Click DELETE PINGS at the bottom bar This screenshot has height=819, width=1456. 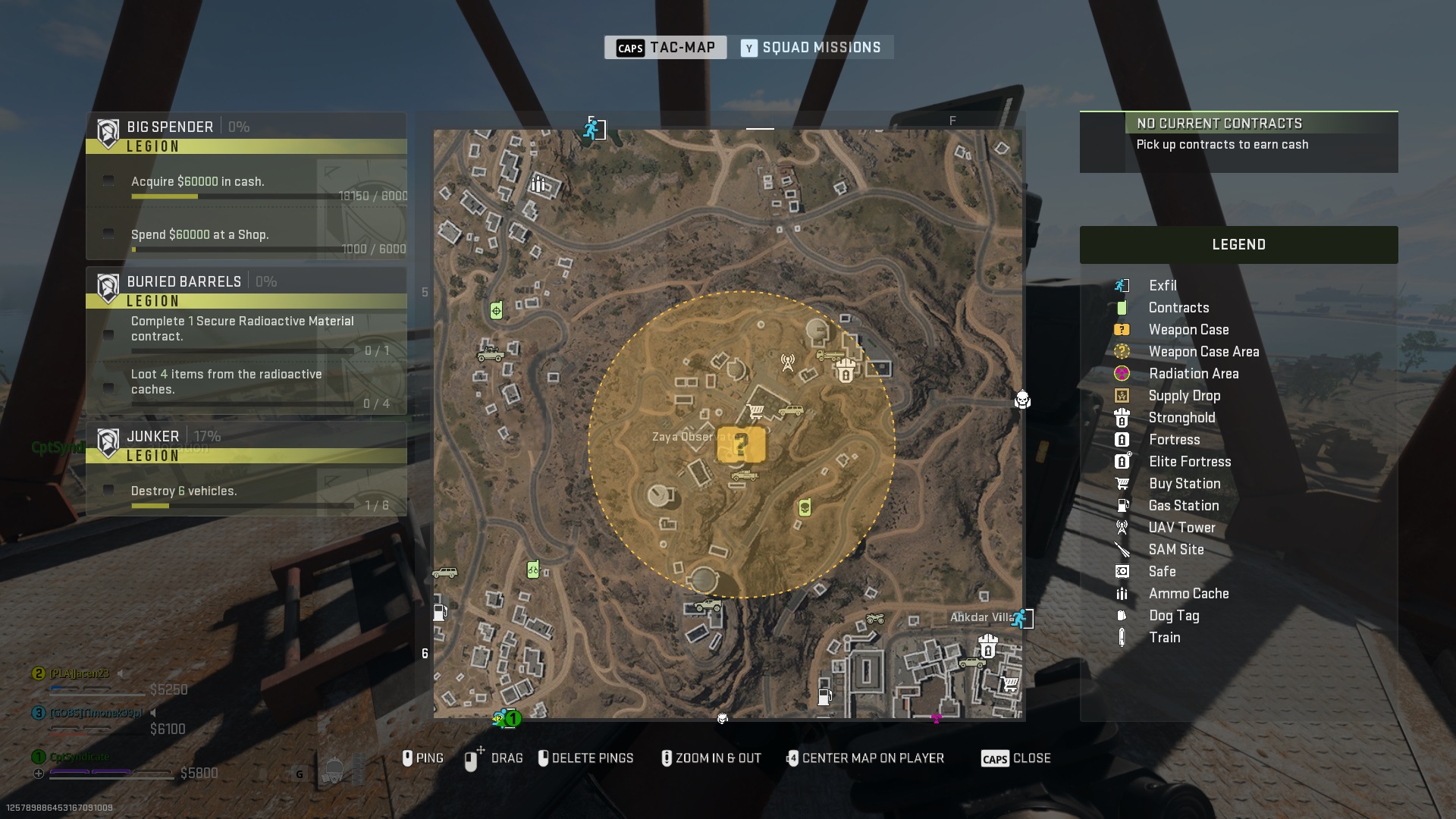pos(586,758)
